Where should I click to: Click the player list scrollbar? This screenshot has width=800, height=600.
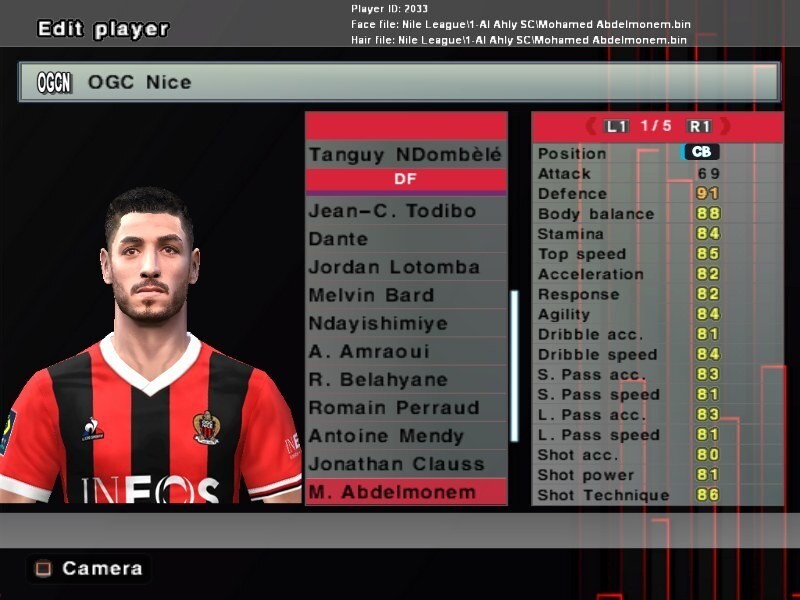(x=514, y=365)
